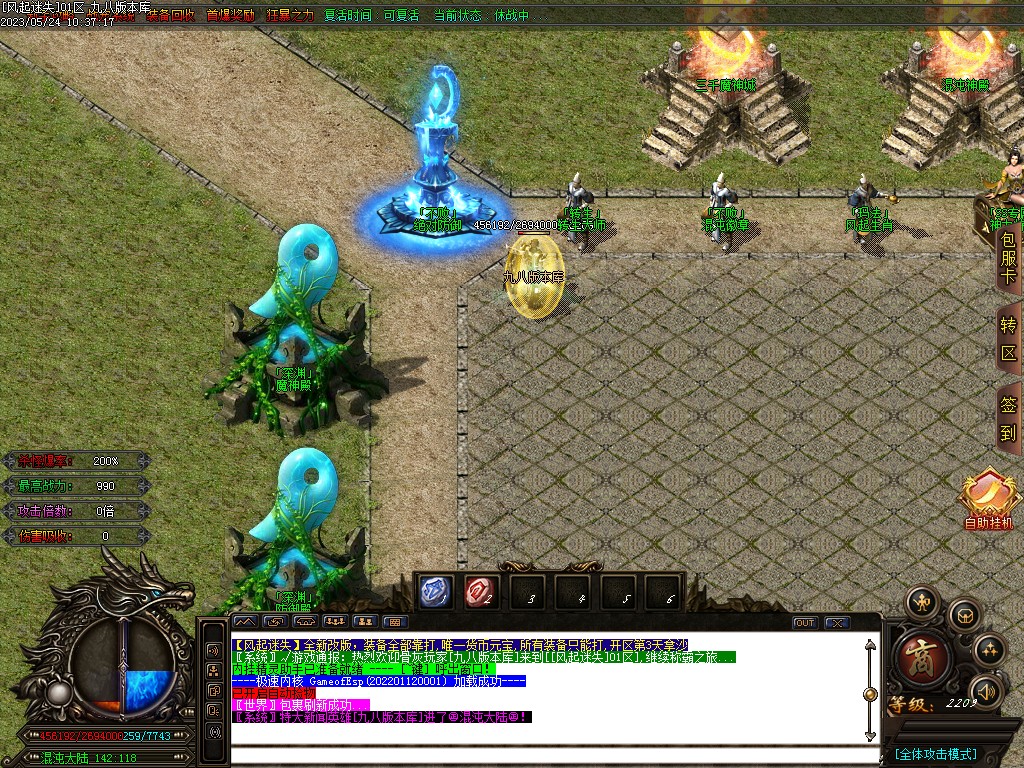Image resolution: width=1024 pixels, height=768 pixels.
Task: Activate the 自助挂机 auto-battle icon
Action: (x=988, y=499)
